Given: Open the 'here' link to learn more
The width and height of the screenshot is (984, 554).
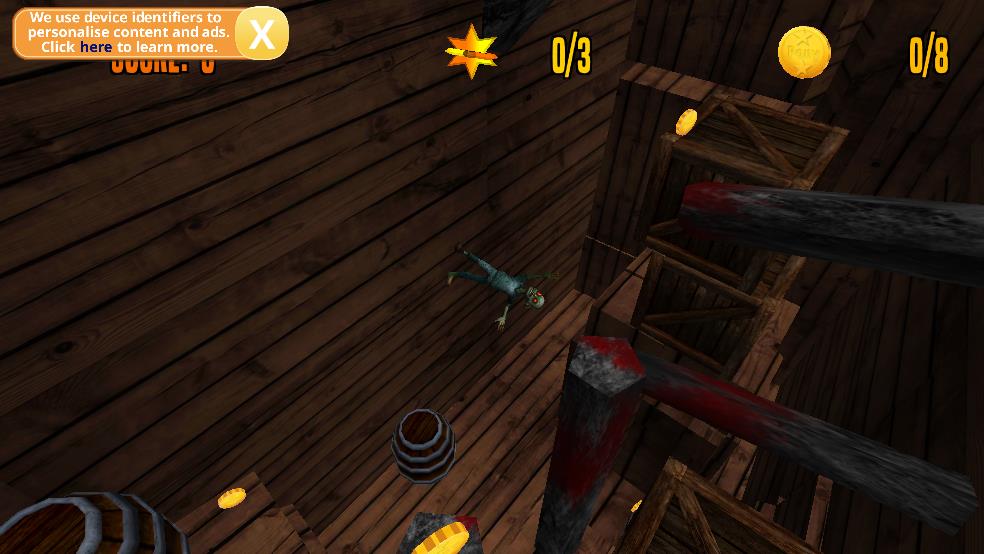Looking at the screenshot, I should click(96, 47).
